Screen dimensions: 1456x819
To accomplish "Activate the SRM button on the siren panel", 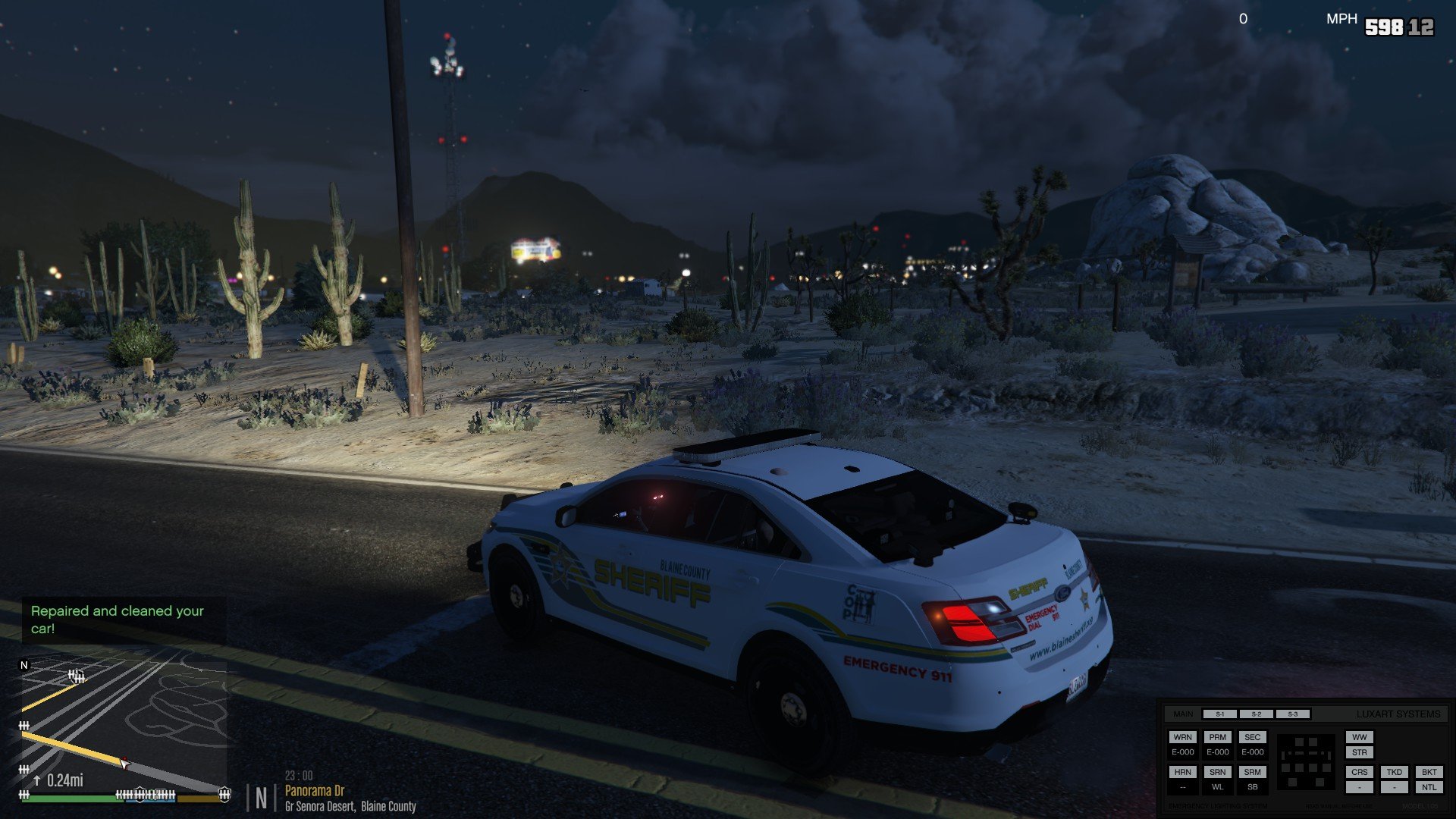I will (1252, 772).
